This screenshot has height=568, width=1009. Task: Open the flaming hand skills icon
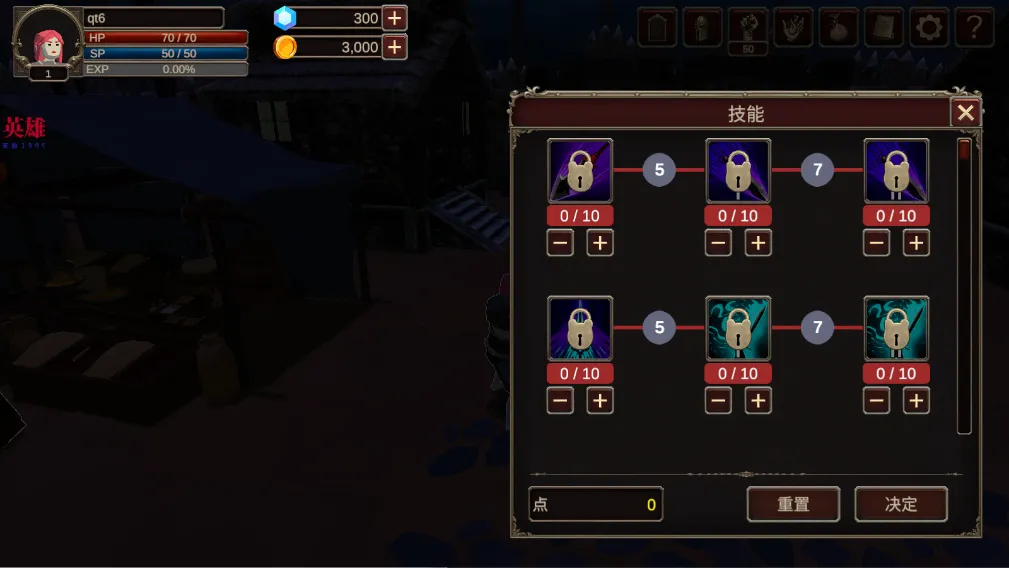(x=794, y=27)
